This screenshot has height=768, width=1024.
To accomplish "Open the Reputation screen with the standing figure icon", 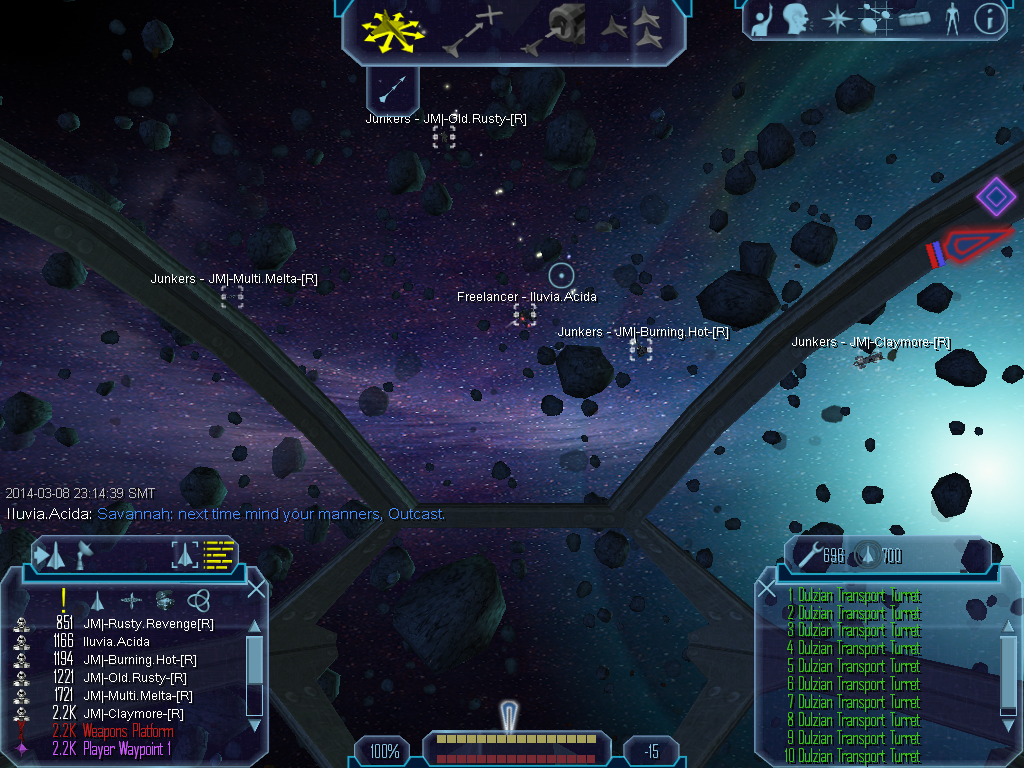I will 951,19.
